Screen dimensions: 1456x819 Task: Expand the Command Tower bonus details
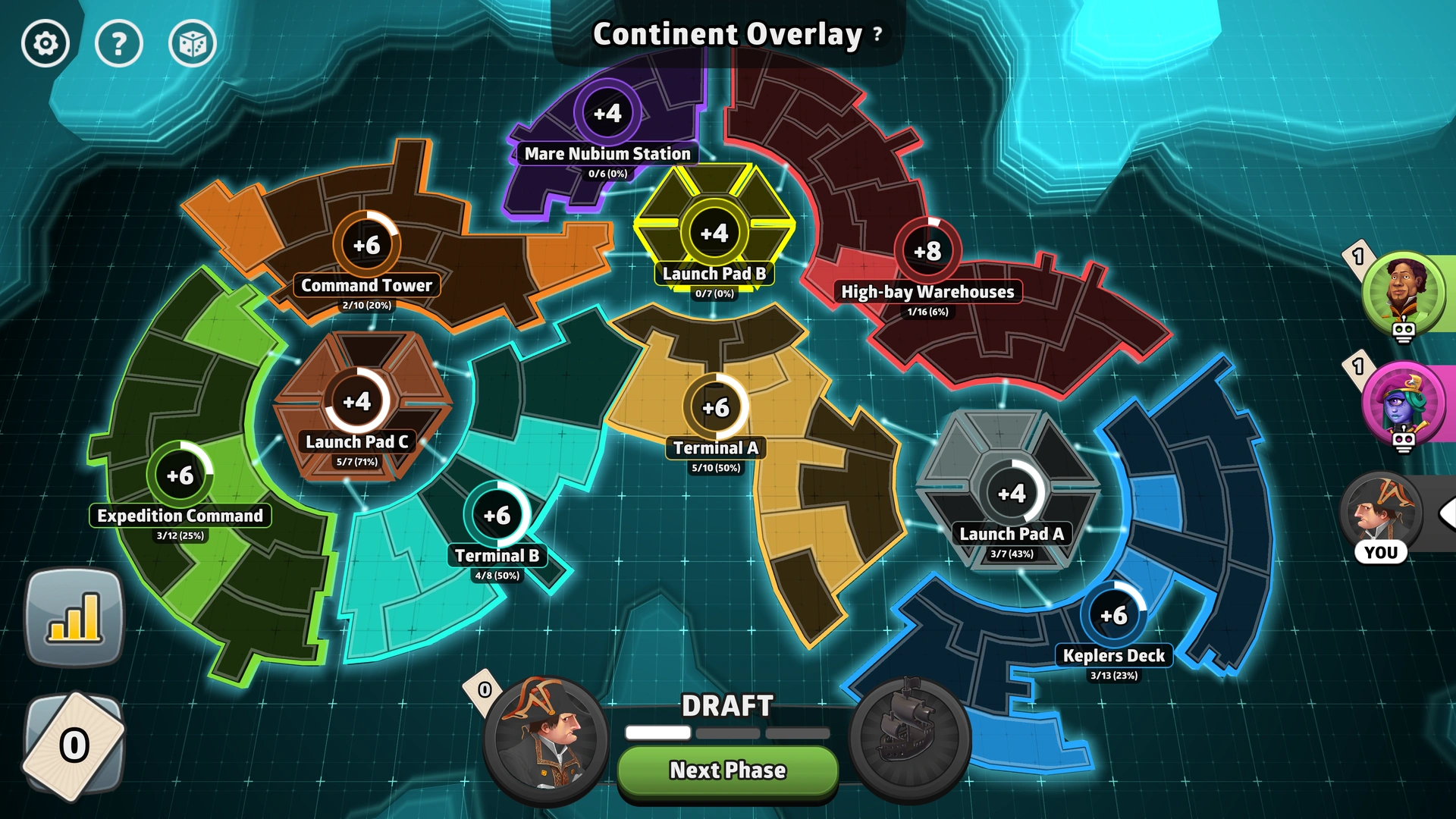pos(366,243)
